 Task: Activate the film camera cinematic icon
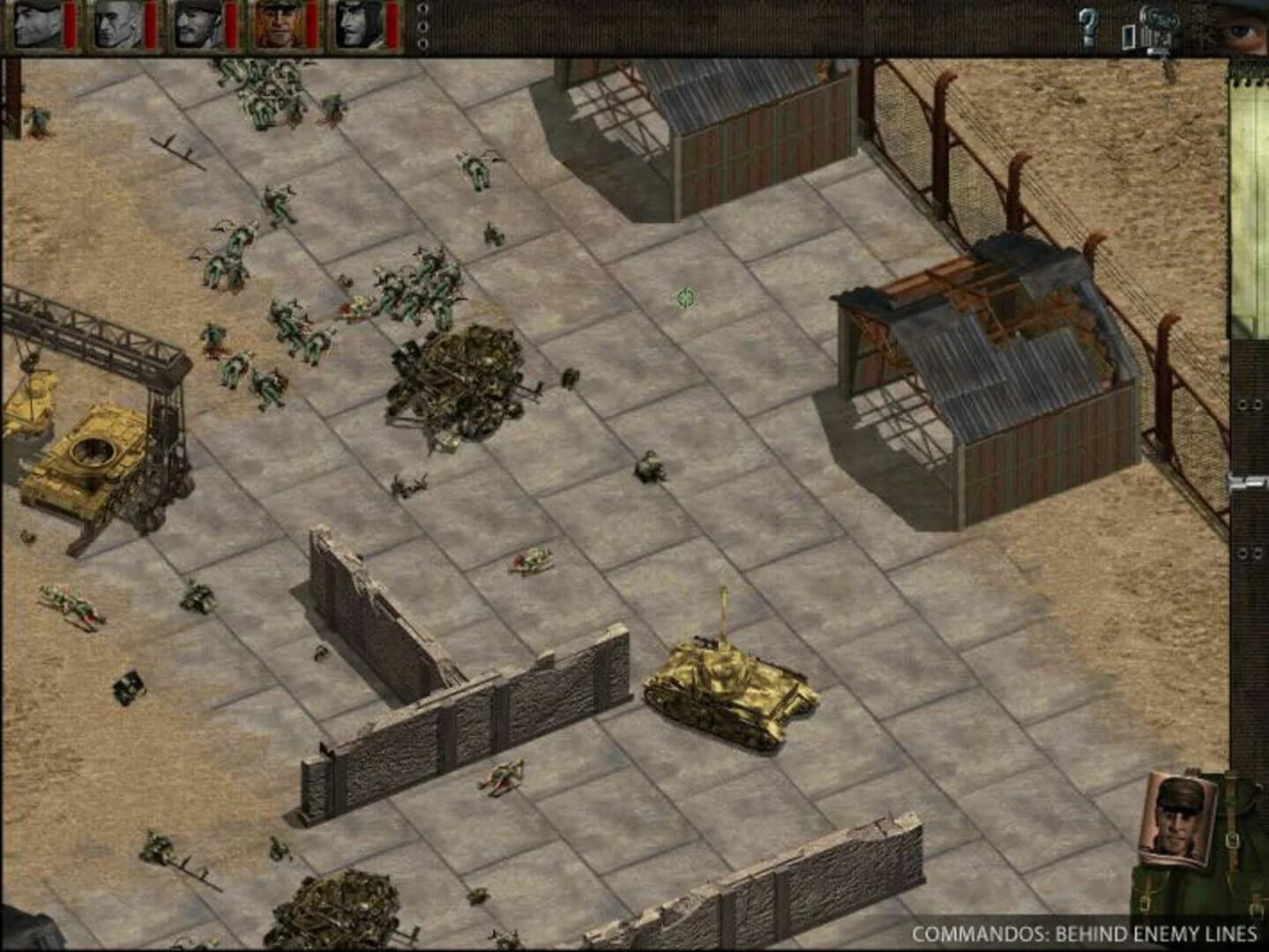click(1157, 25)
